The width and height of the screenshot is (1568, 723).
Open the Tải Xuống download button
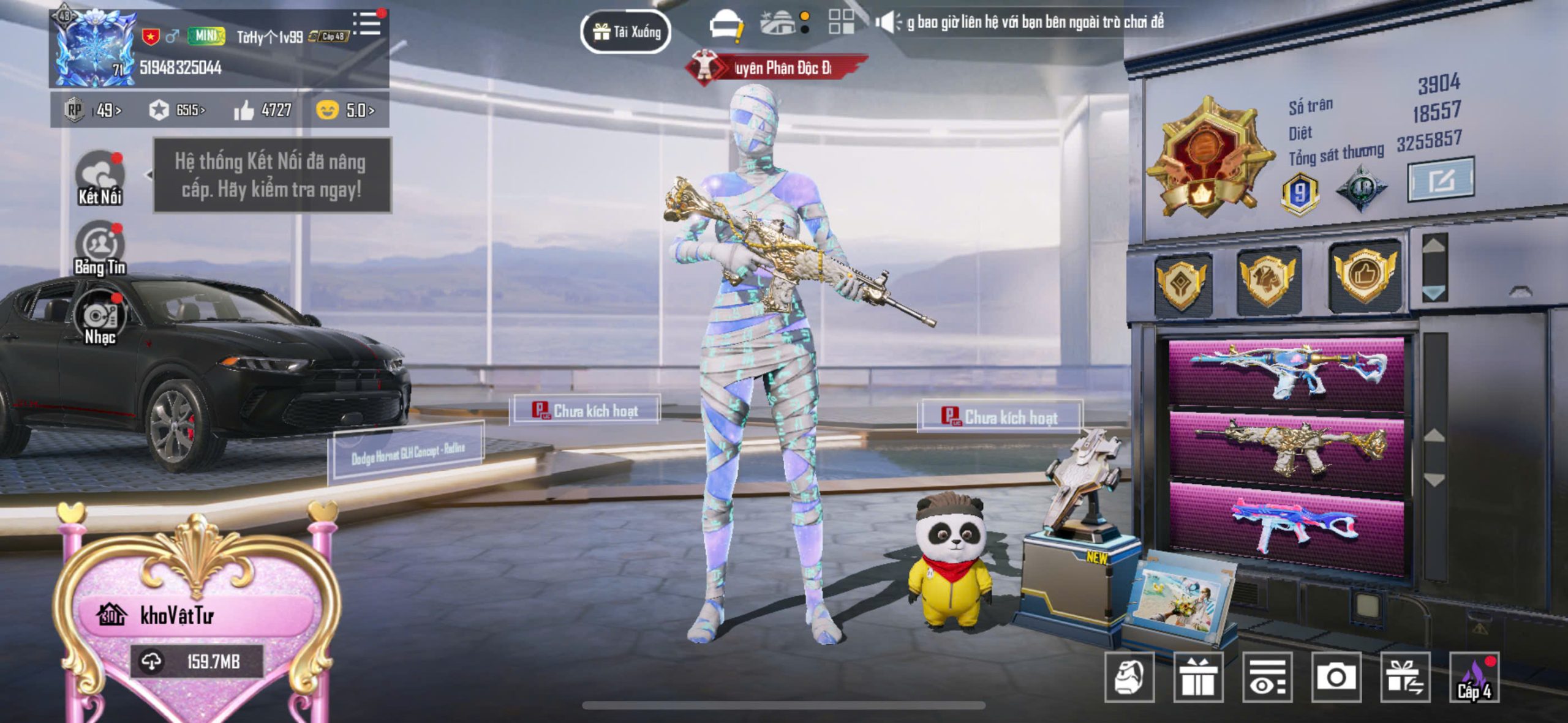(x=625, y=32)
